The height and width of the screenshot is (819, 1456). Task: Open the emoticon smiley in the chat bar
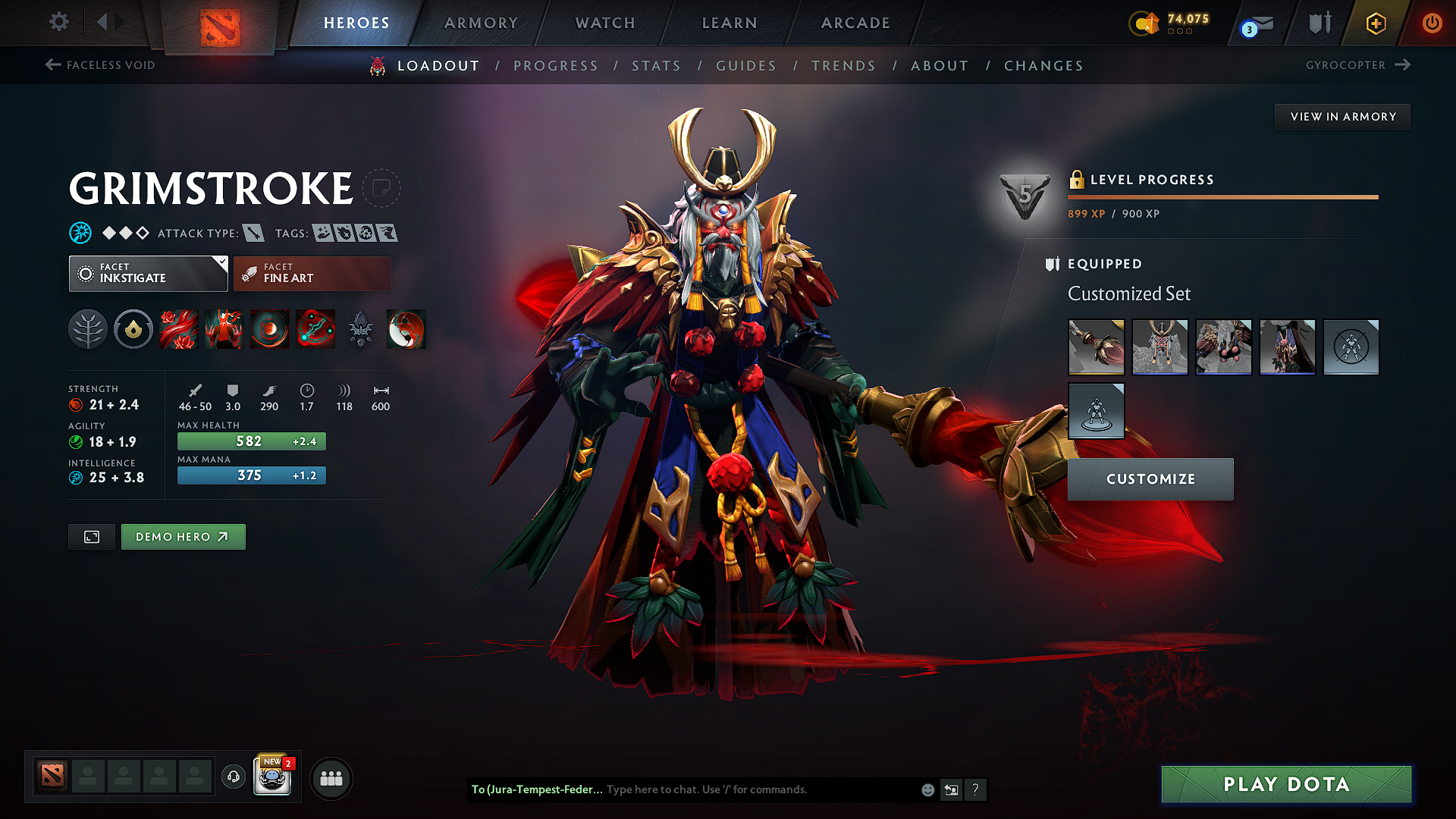tap(927, 789)
